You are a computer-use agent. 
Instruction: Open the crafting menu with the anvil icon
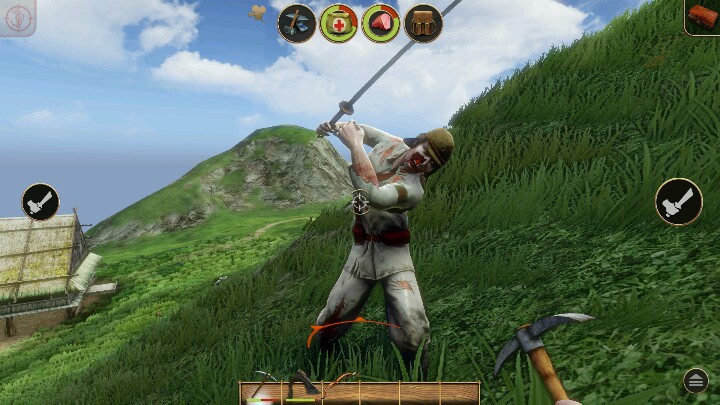(297, 23)
